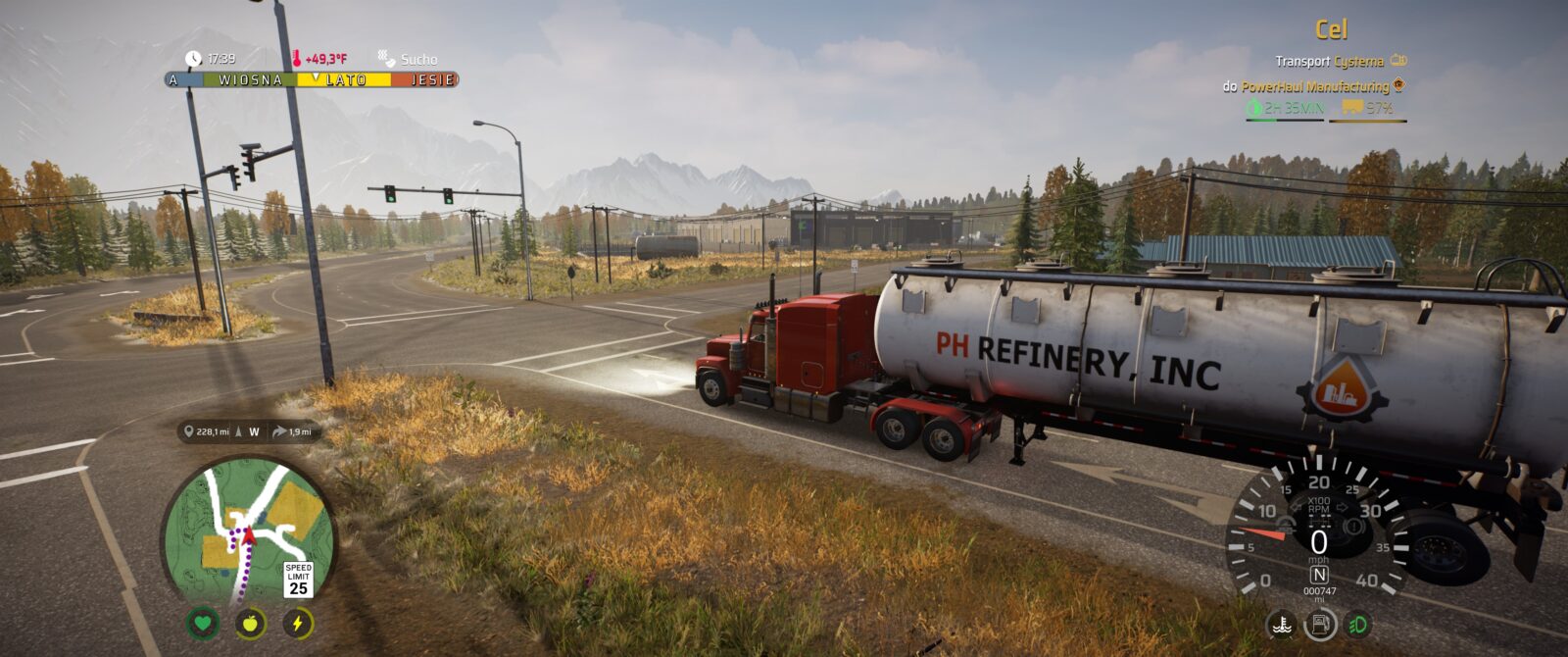Open the Cel objective tracker
This screenshot has width=1568, height=657.
(1331, 30)
